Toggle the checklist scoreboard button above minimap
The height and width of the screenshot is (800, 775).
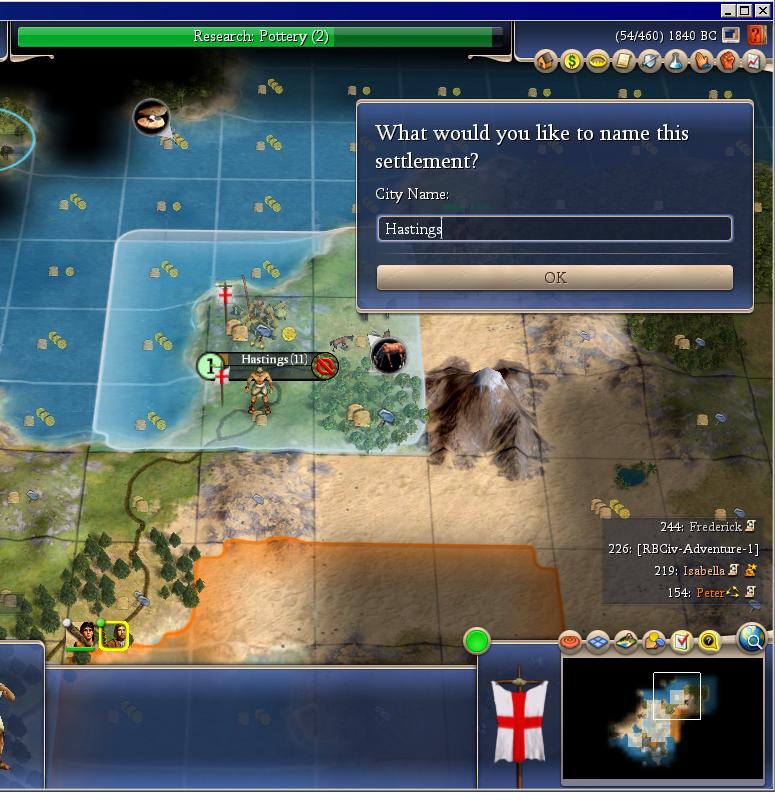pos(682,641)
